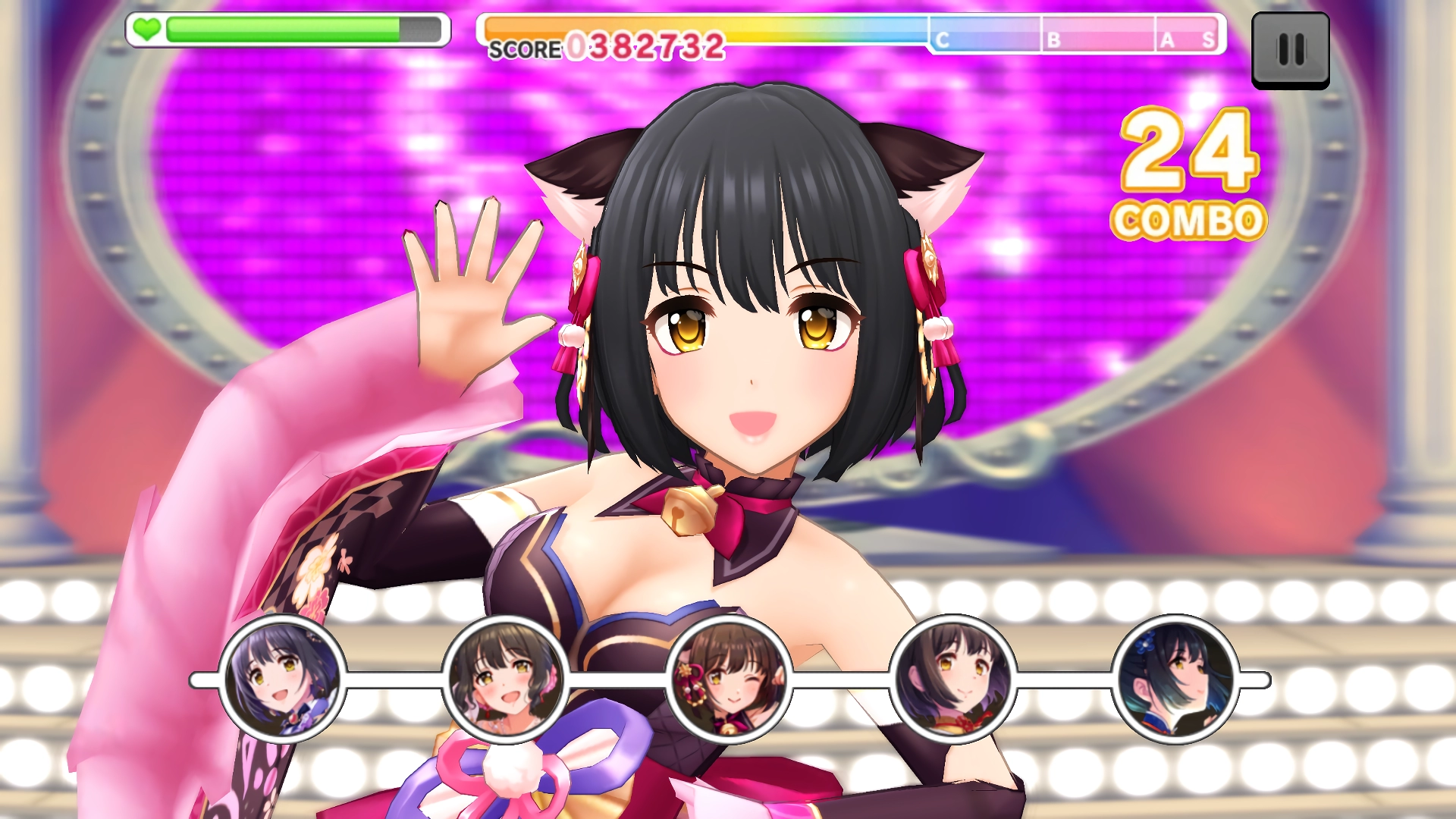
Task: Tap the black bob idol glancing sideways
Action: click(x=952, y=679)
